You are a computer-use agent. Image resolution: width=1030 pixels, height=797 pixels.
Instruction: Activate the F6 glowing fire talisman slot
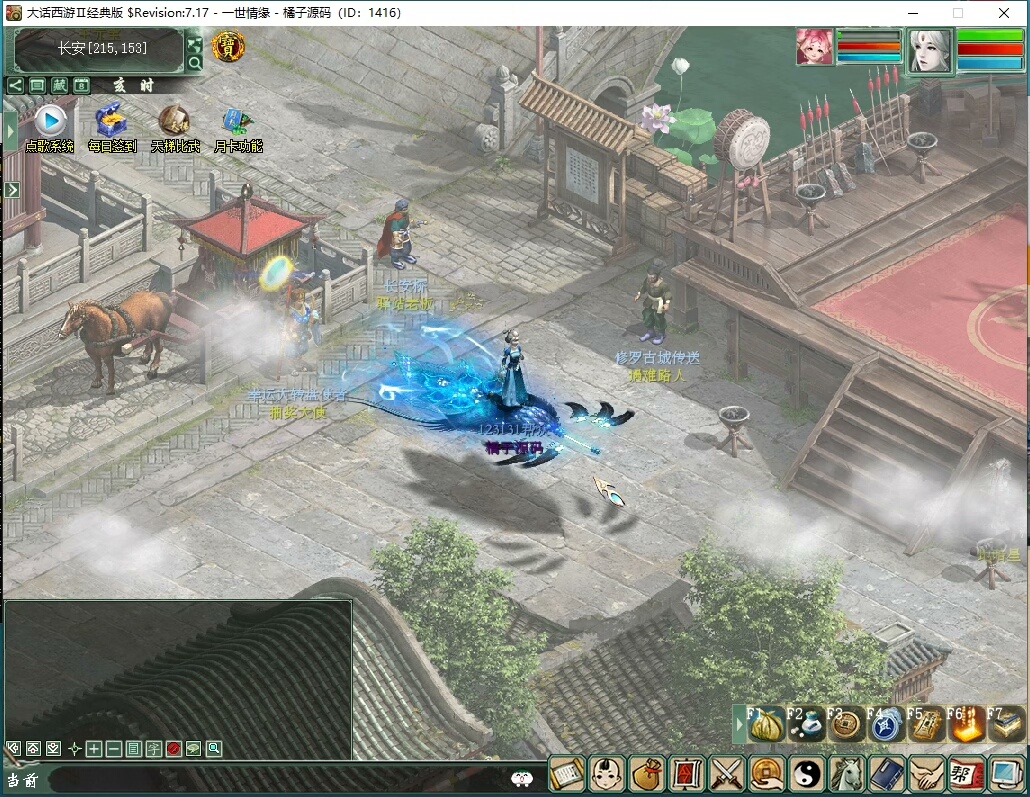(967, 724)
